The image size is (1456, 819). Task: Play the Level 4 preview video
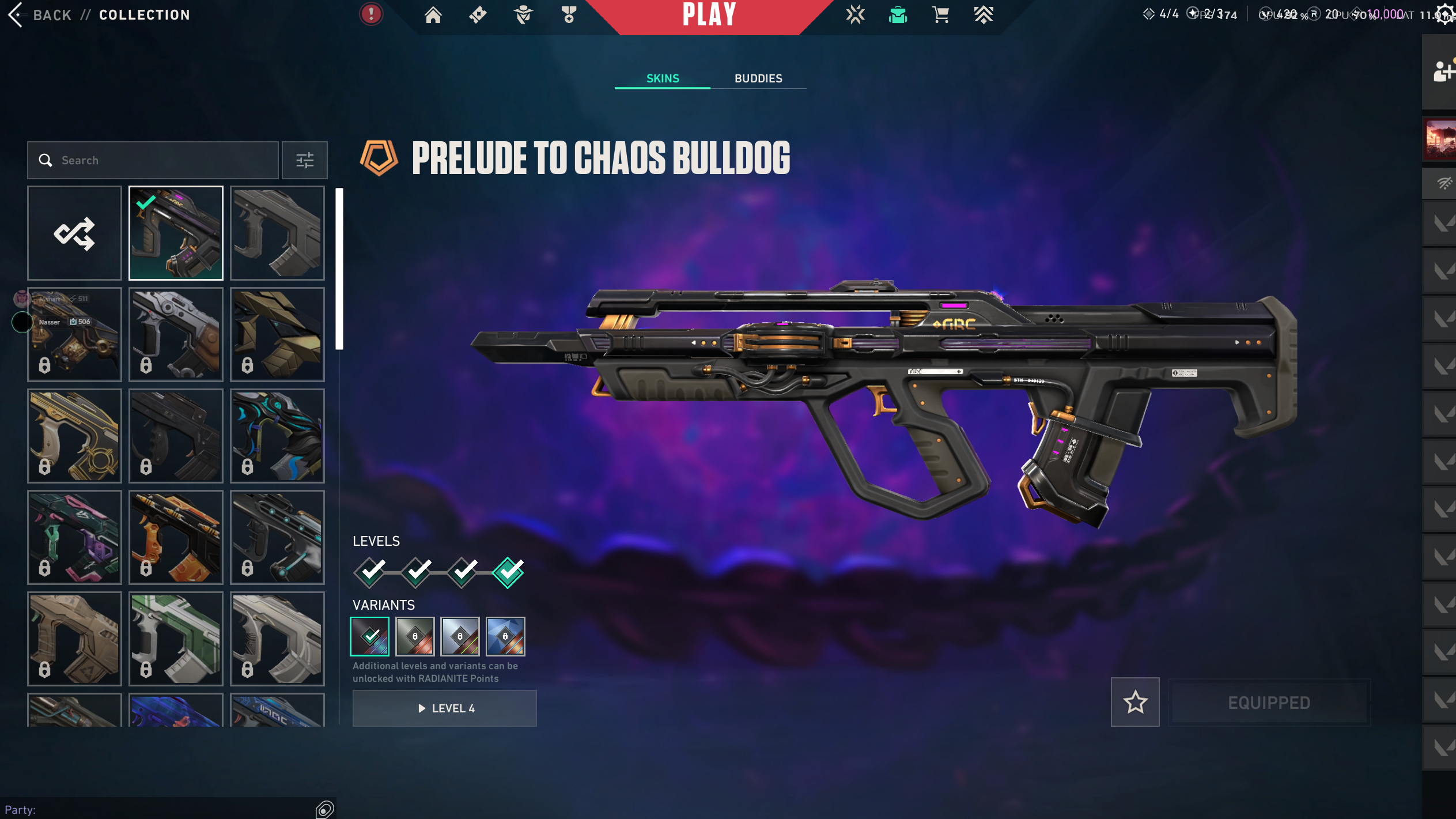[444, 708]
